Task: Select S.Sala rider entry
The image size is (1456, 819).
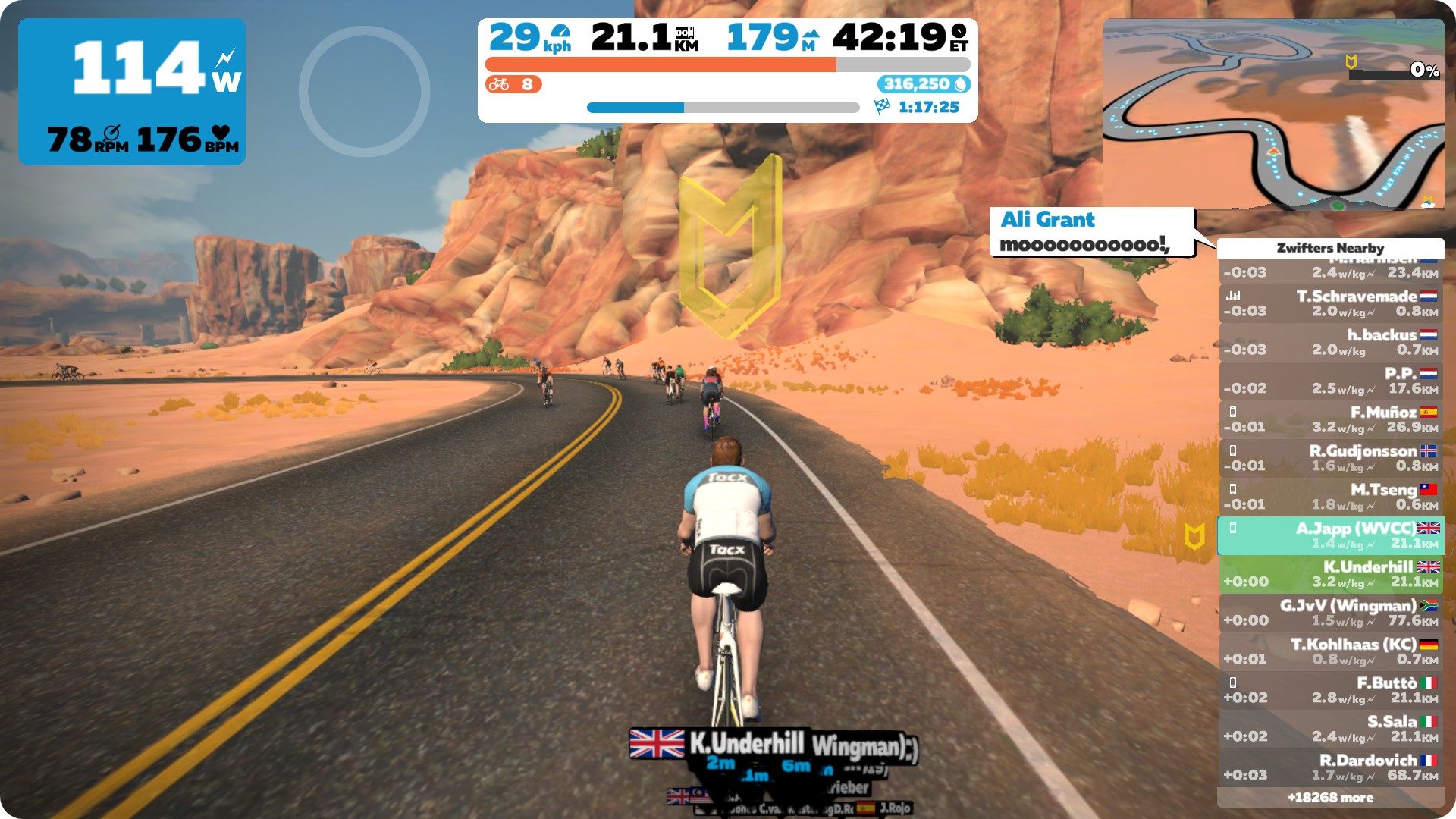Action: (1331, 729)
